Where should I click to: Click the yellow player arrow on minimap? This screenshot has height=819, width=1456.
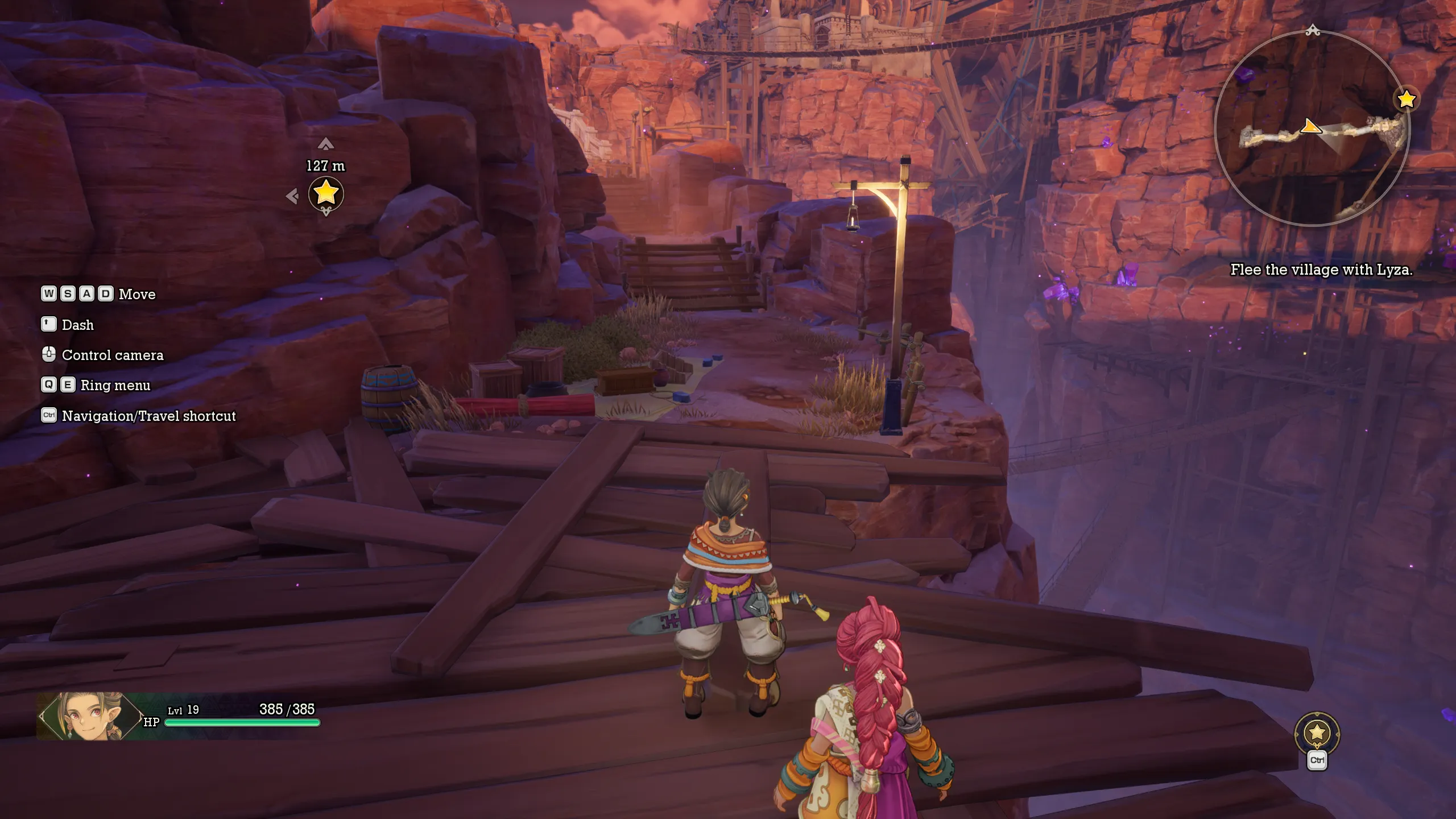coord(1310,126)
